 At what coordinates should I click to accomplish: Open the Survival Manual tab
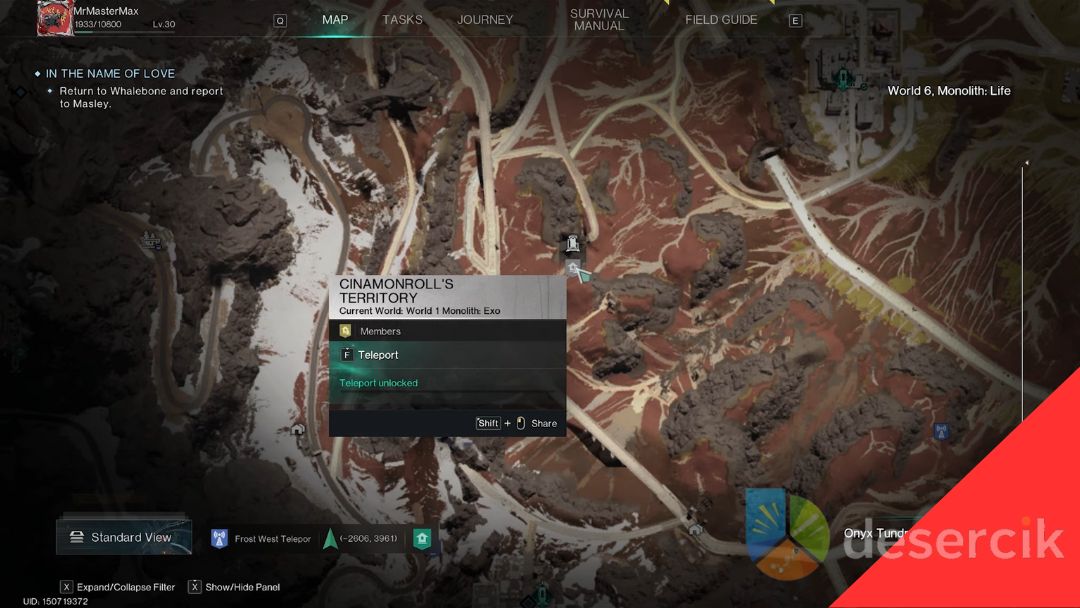tap(599, 20)
